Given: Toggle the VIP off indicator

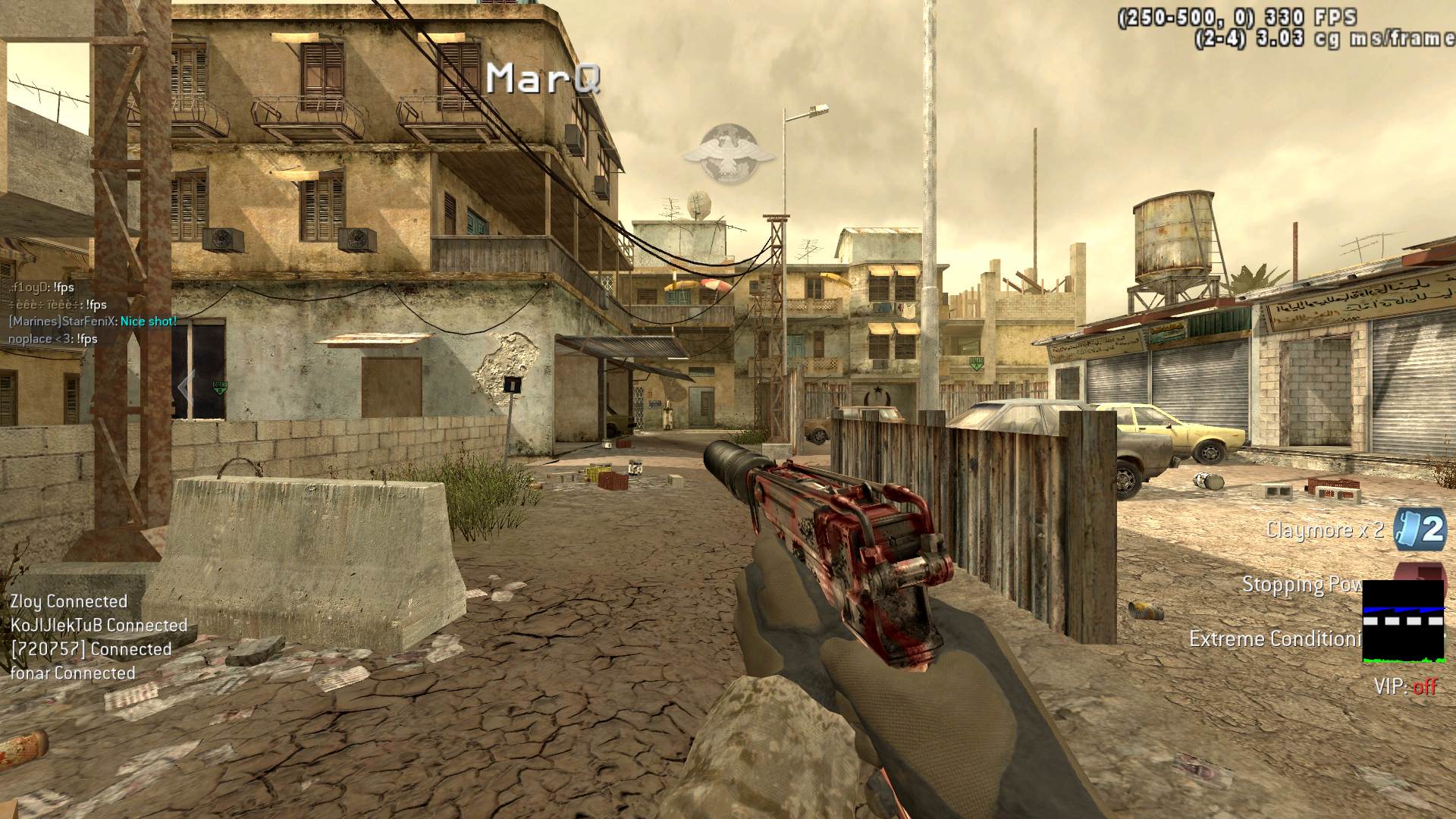Looking at the screenshot, I should point(1405,687).
